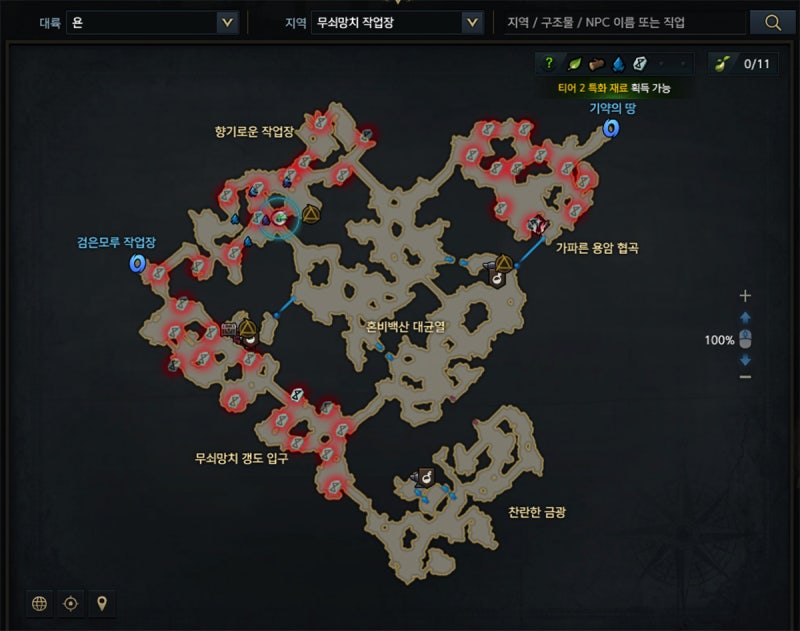Open the region dropdown showing 무쇠망치 작업장
The image size is (800, 631).
pos(397,22)
